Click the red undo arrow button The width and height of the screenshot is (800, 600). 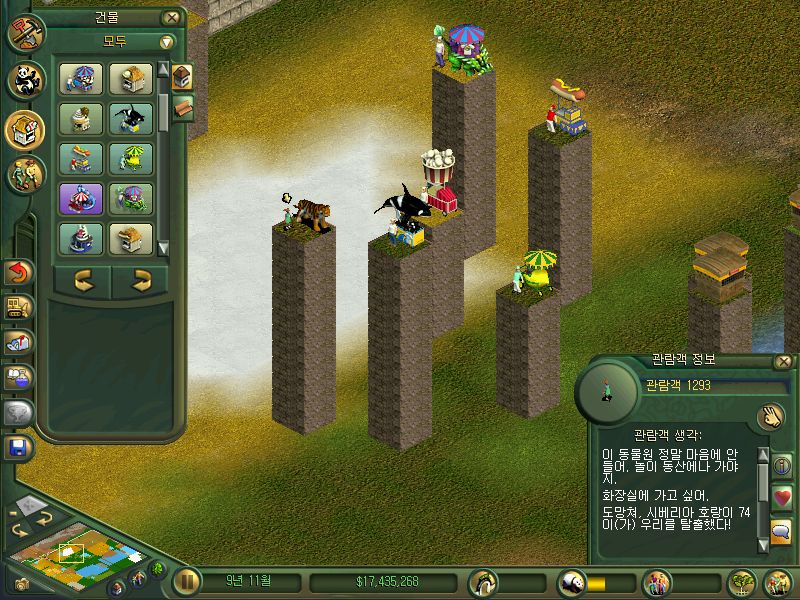pyautogui.click(x=19, y=271)
